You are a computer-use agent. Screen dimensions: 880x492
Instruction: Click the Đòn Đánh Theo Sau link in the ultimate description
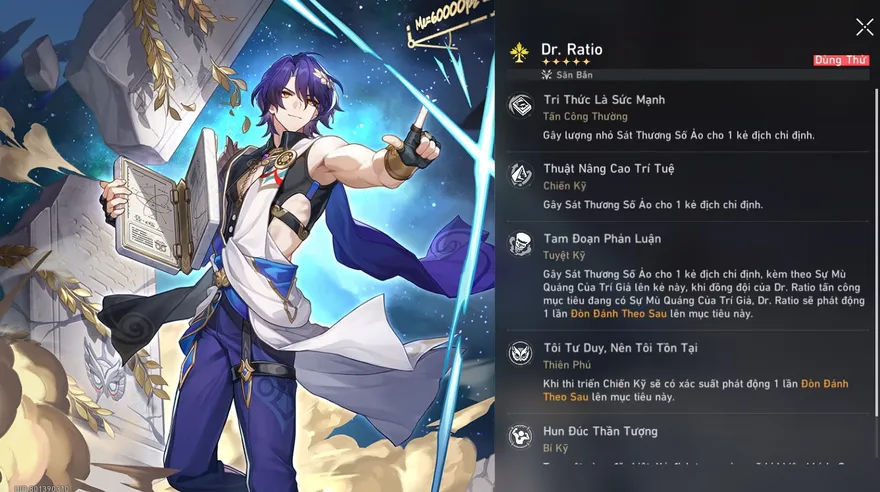tap(608, 314)
